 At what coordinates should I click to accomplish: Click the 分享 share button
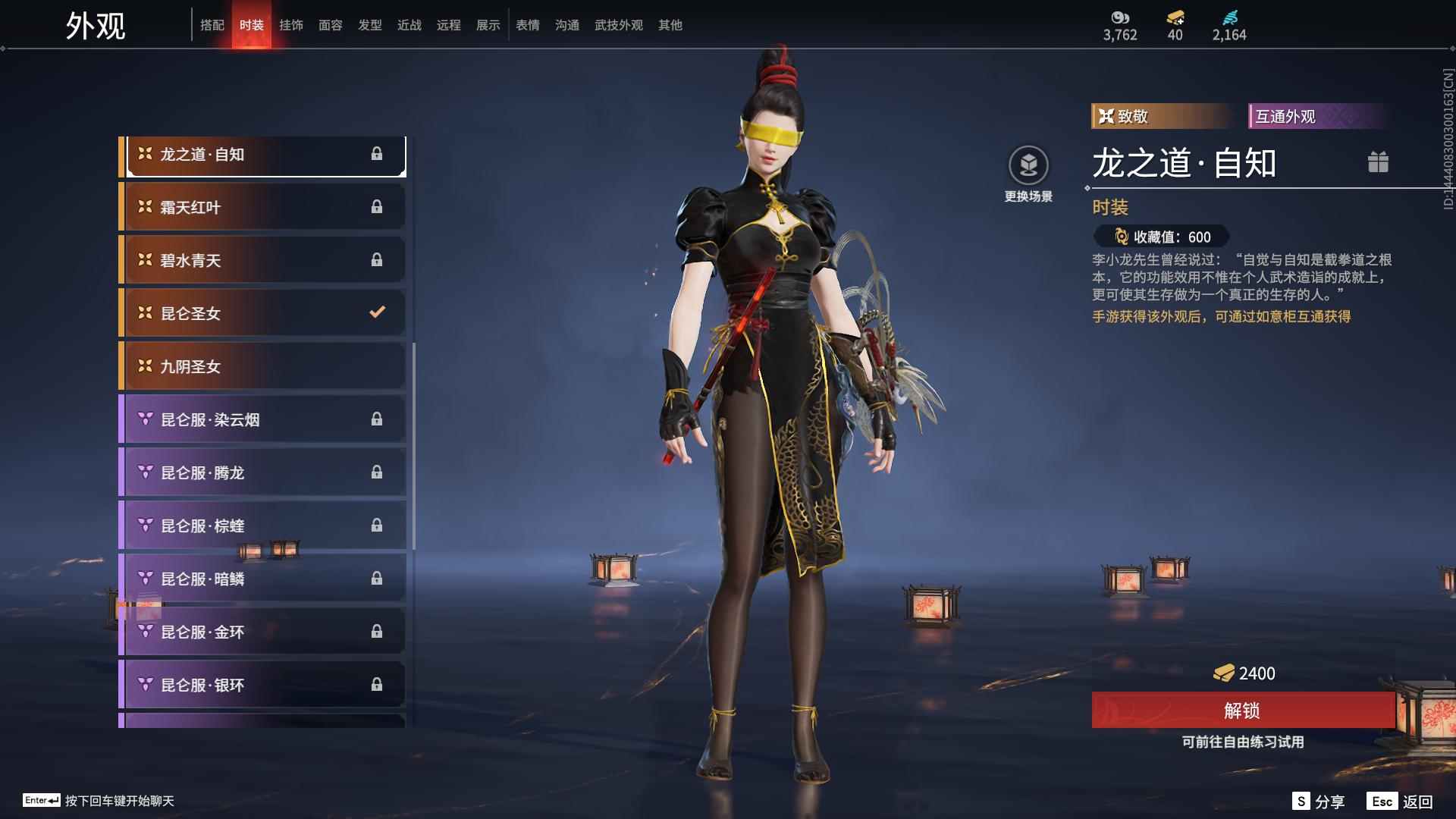(1319, 802)
